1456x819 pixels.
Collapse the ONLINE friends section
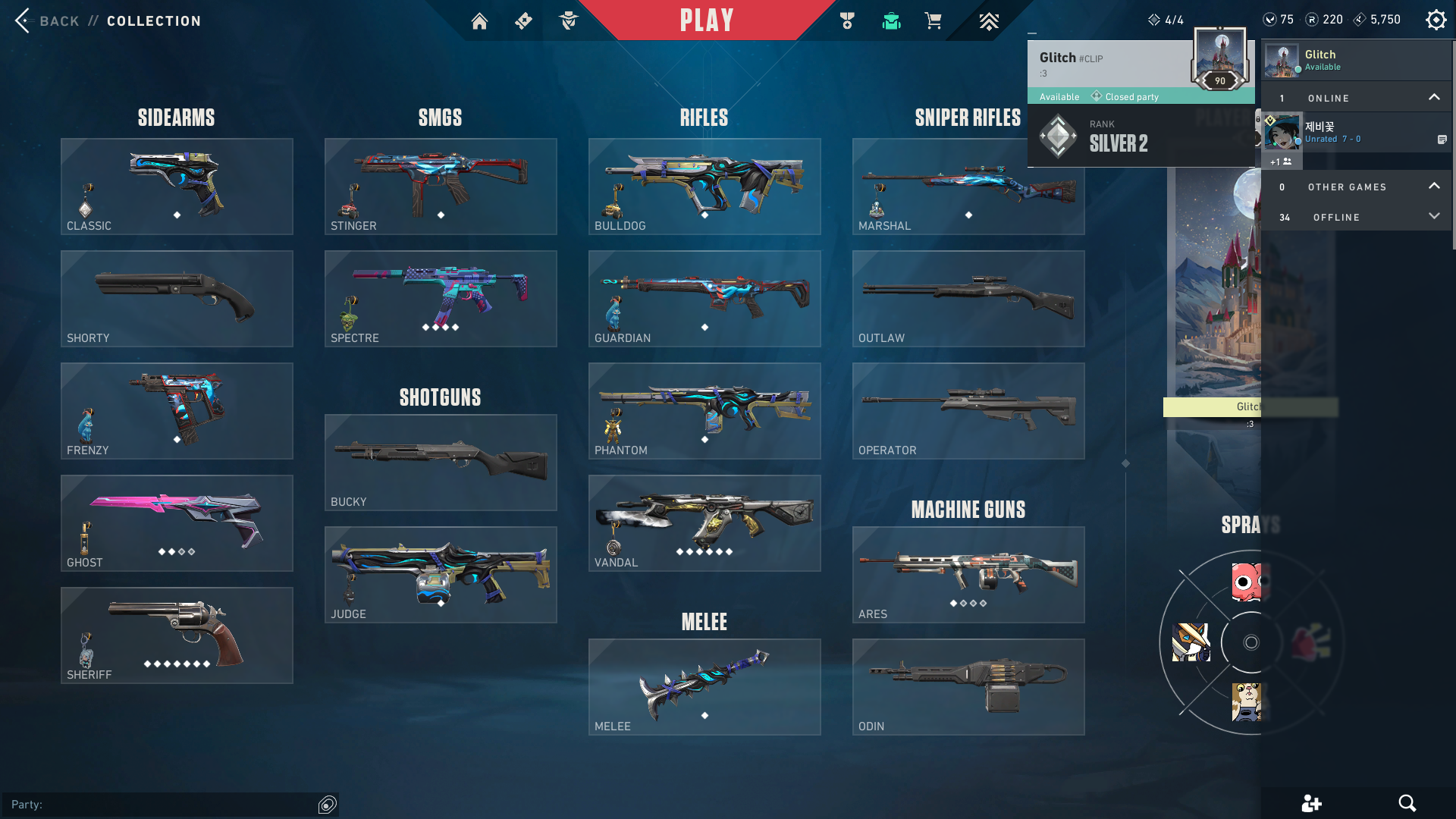[1435, 96]
